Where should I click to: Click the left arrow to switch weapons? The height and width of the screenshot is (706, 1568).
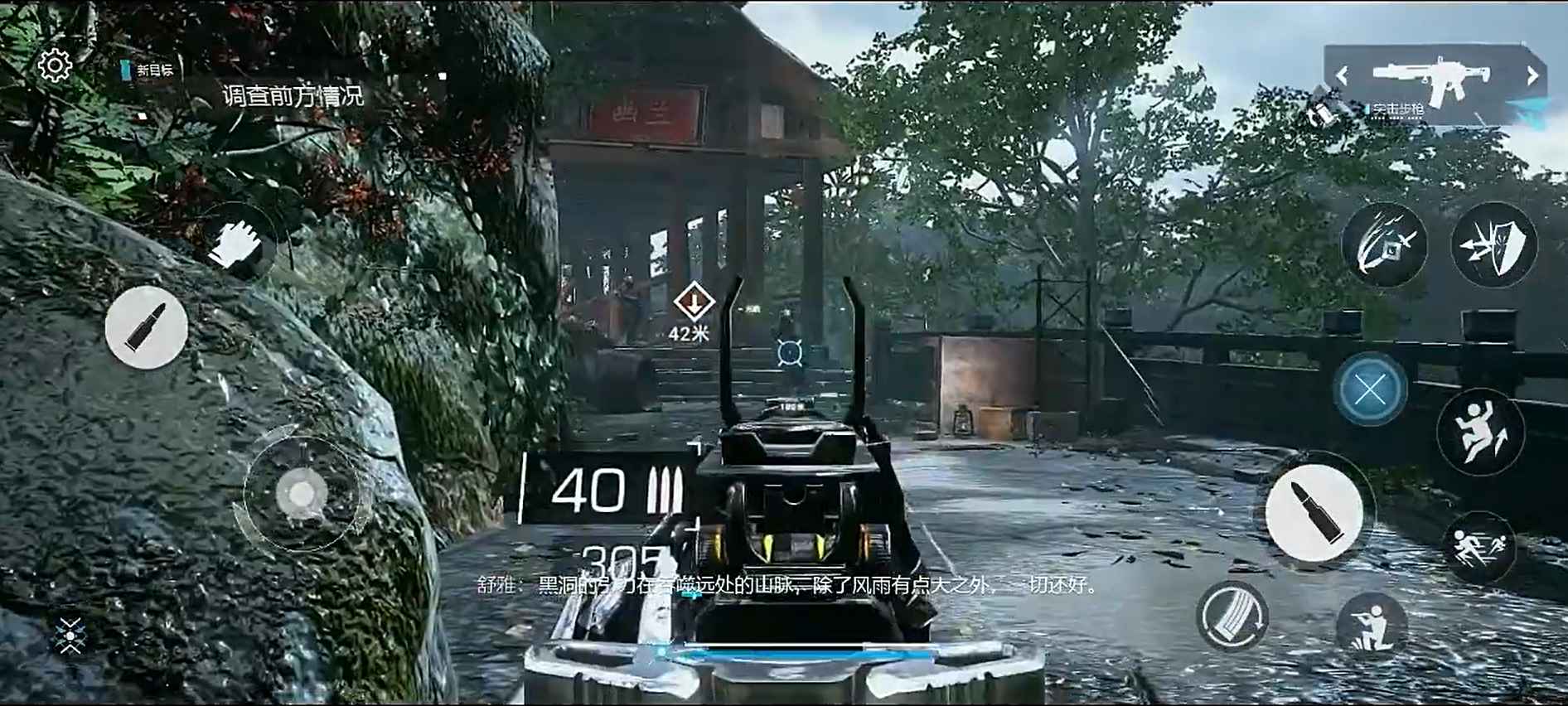click(x=1343, y=76)
